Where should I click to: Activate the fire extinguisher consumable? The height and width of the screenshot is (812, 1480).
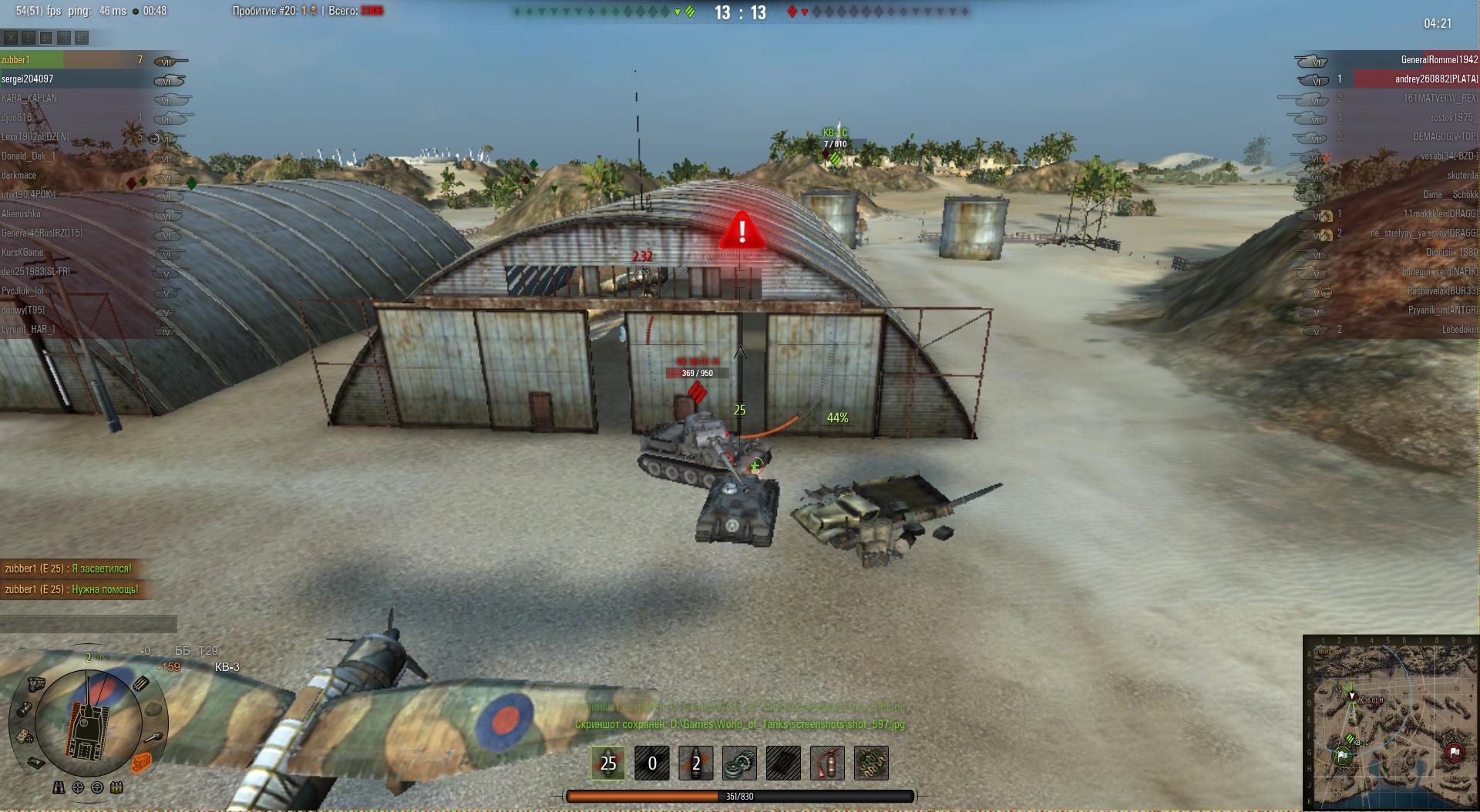pyautogui.click(x=827, y=763)
